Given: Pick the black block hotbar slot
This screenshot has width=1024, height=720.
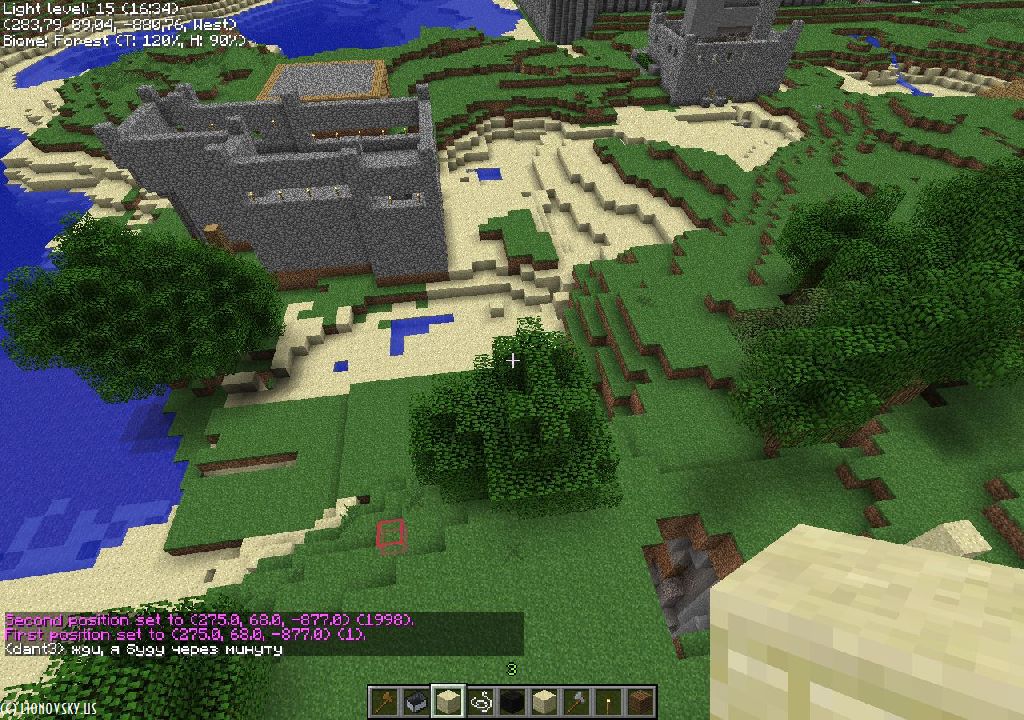Looking at the screenshot, I should (512, 701).
